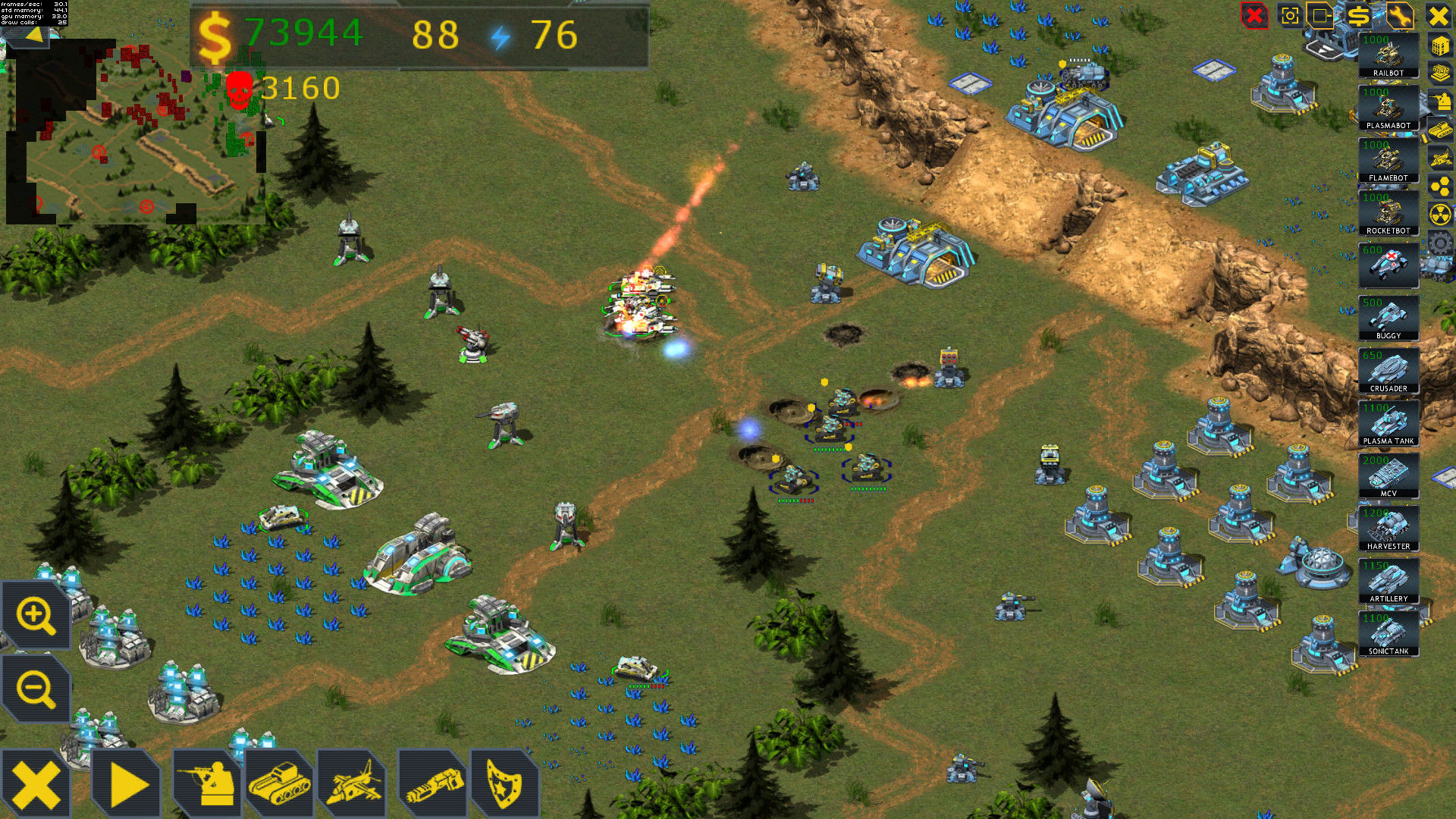Open the infantry build category
The height and width of the screenshot is (819, 1456).
205,782
